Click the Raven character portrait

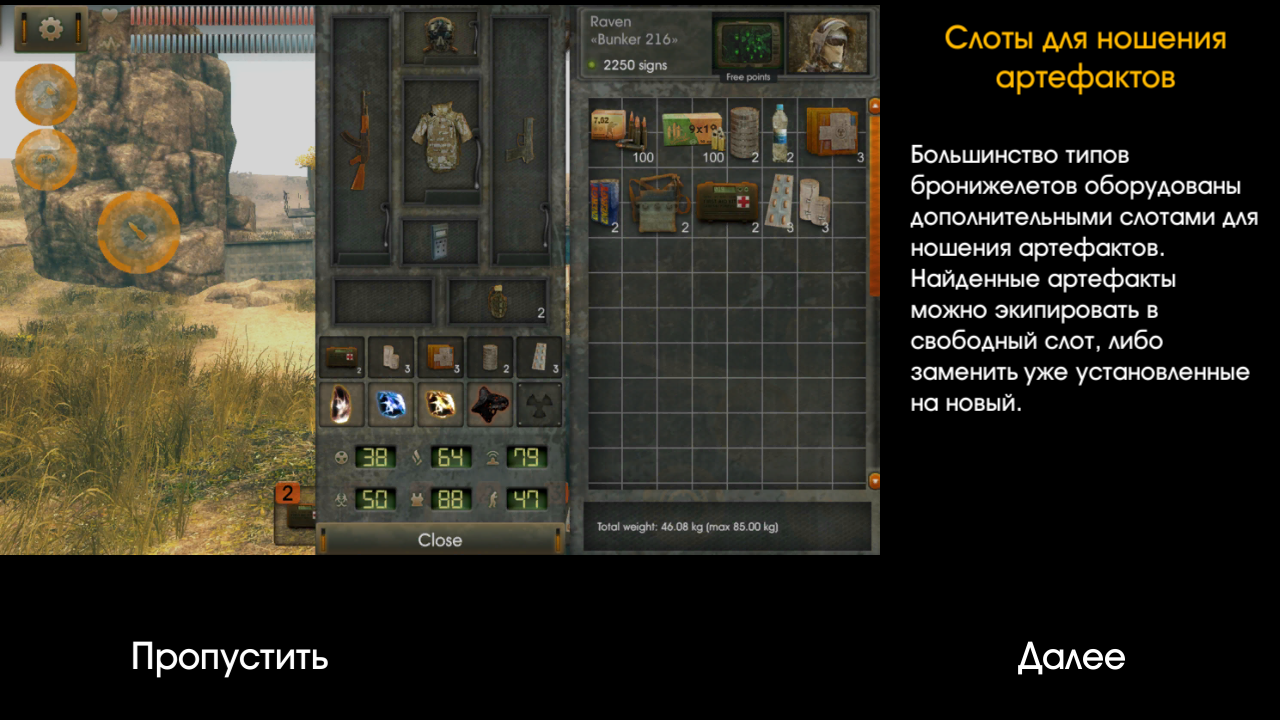coord(827,43)
